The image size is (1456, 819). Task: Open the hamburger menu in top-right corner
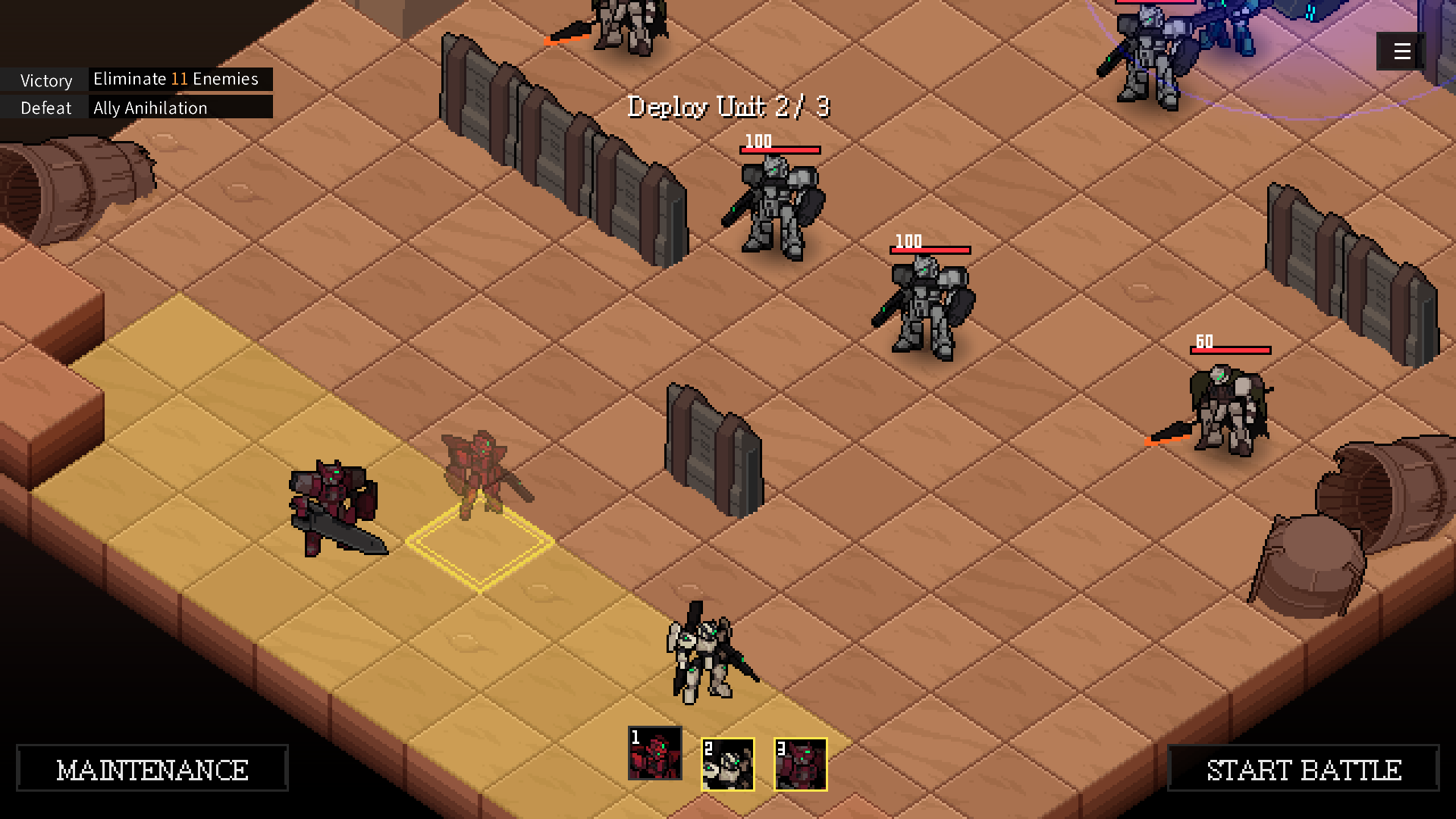1400,52
